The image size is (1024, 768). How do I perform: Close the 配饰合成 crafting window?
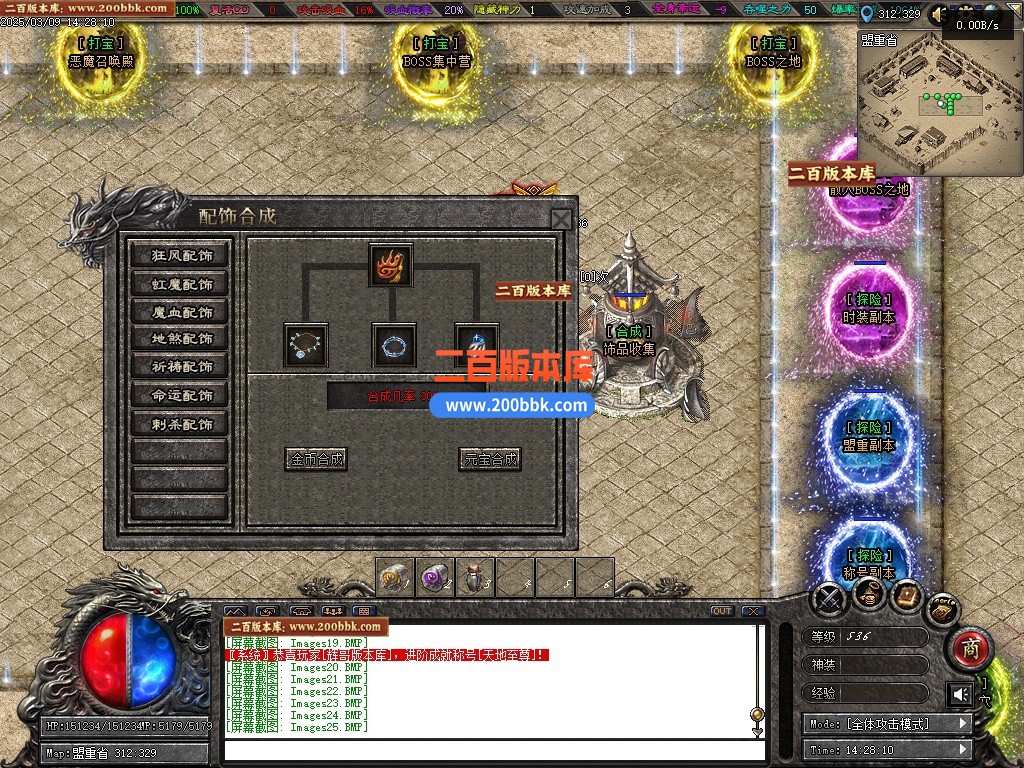(562, 220)
